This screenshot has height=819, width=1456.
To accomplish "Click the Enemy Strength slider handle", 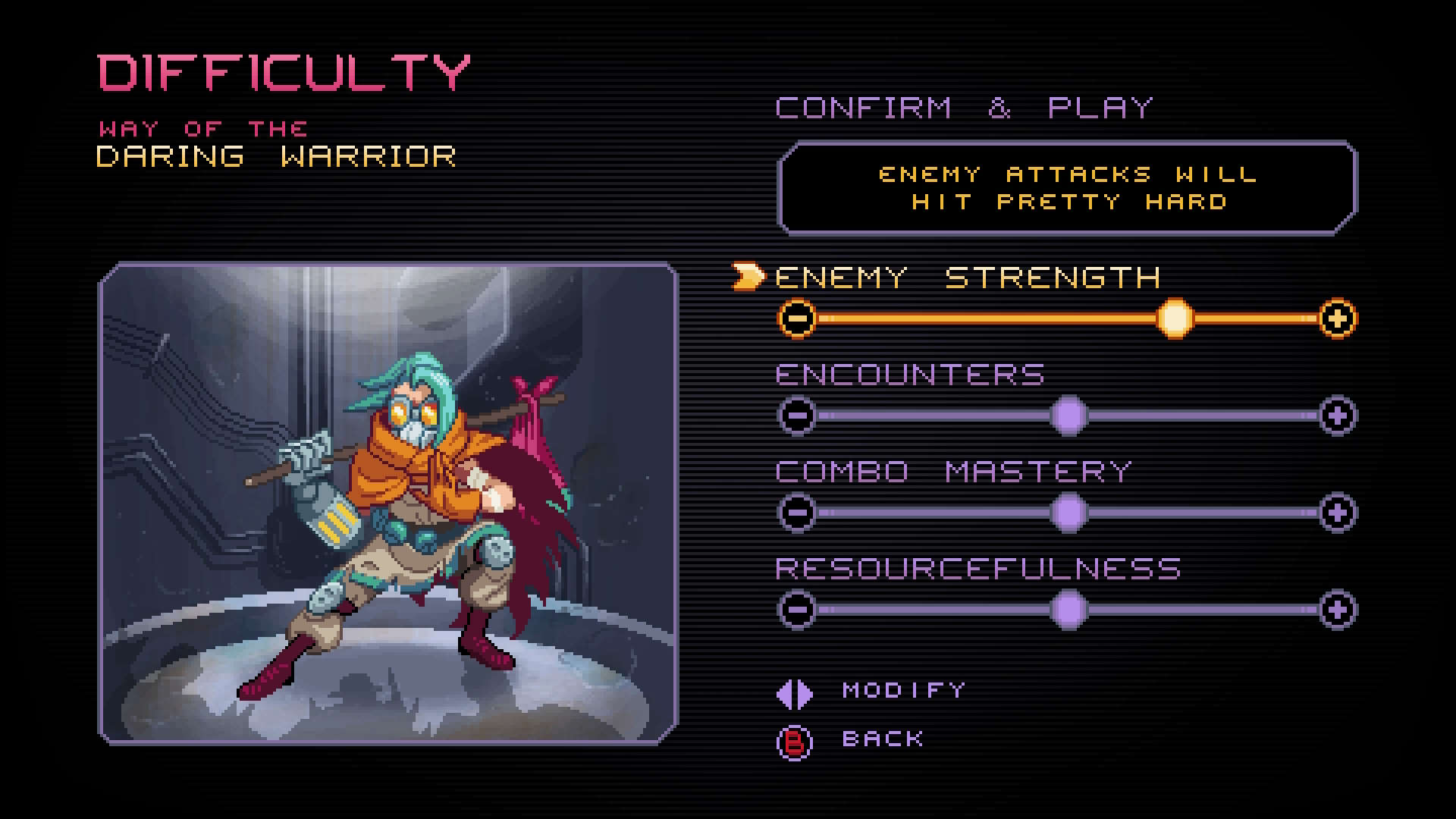I will (x=1176, y=318).
